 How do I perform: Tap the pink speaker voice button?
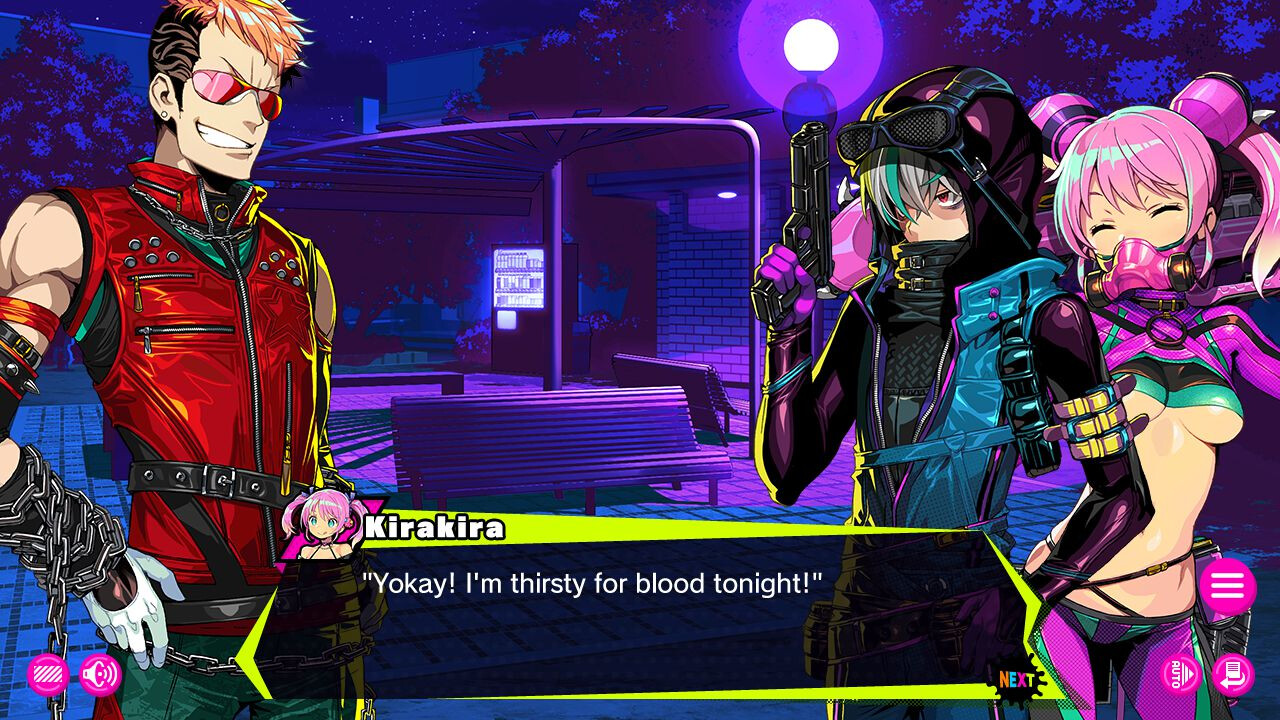coord(99,675)
